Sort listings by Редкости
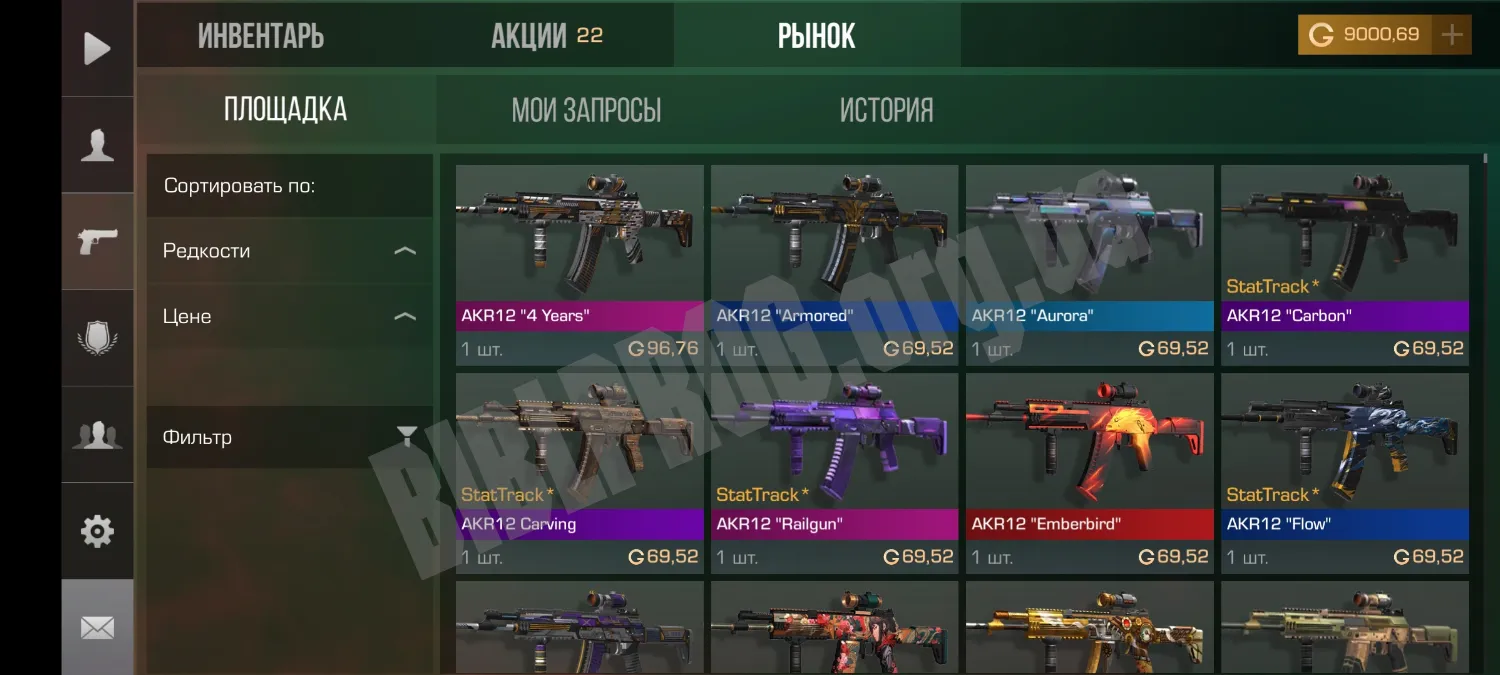The height and width of the screenshot is (675, 1500). click(289, 251)
